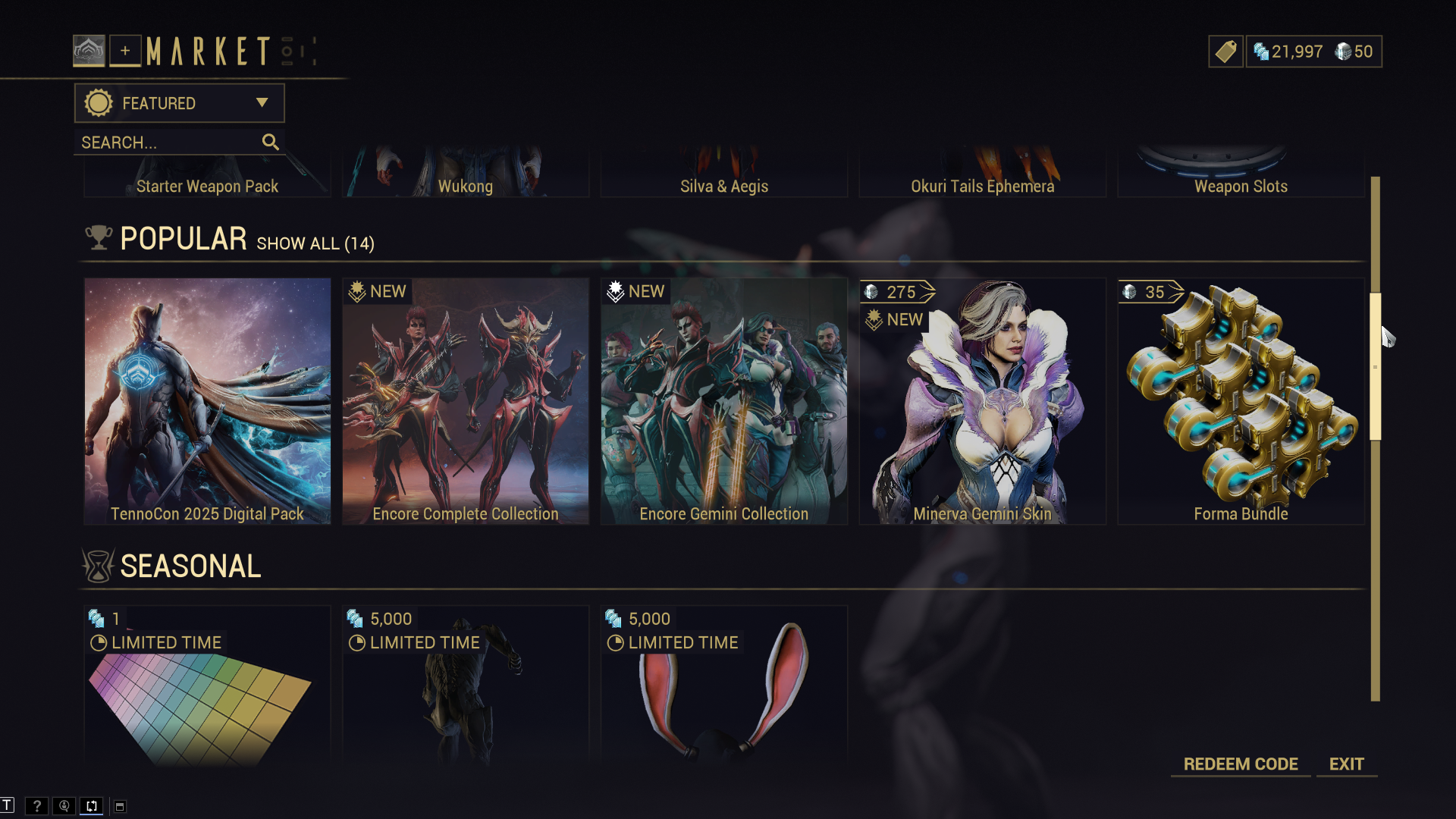Open the TennoCon 2025 Digital Pack
Screen dimensions: 1456x819
click(207, 401)
